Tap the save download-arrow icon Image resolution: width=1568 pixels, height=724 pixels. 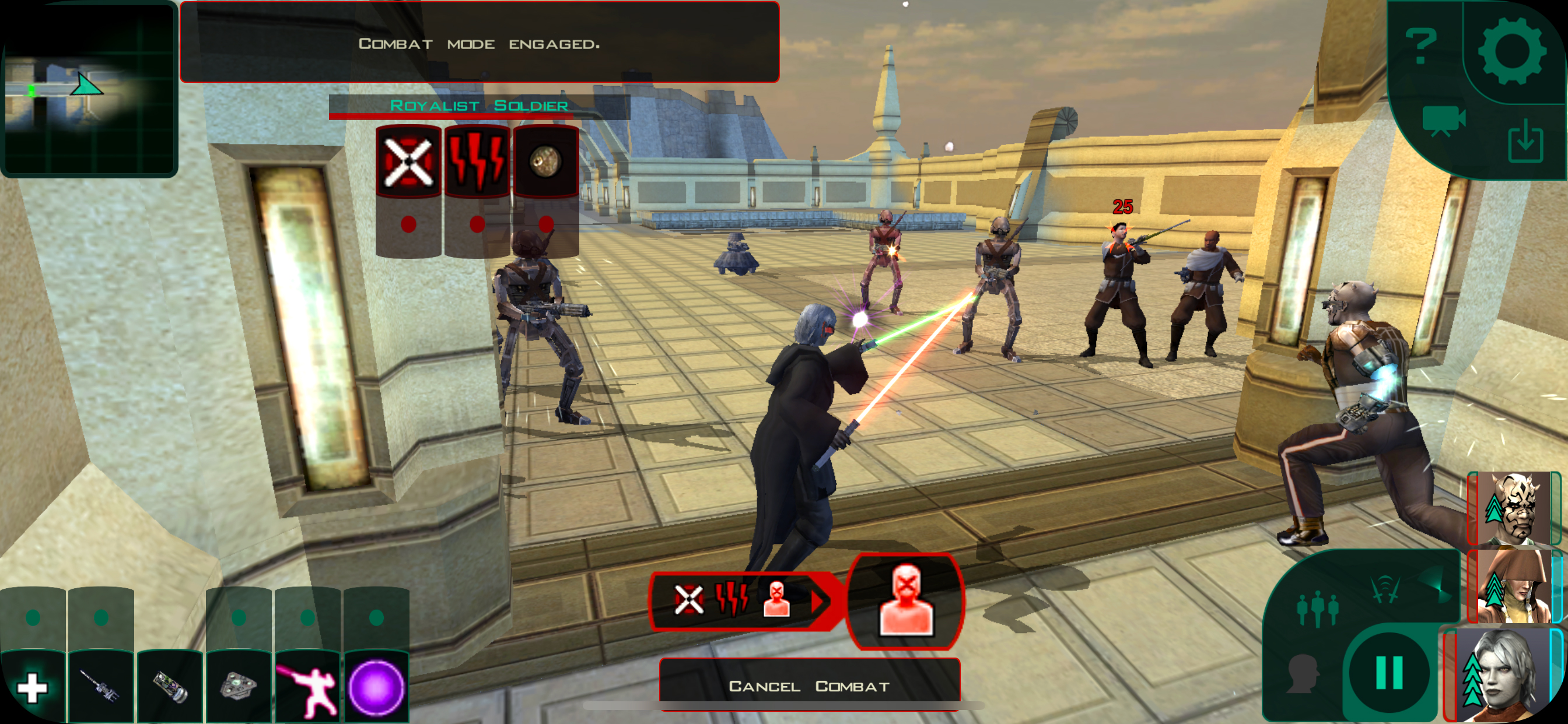coord(1525,142)
